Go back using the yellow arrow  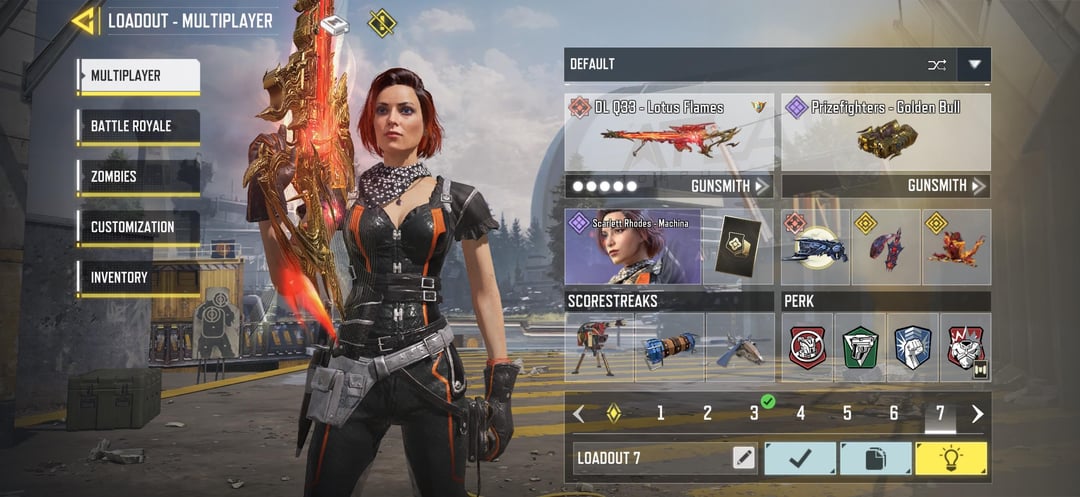(x=85, y=21)
